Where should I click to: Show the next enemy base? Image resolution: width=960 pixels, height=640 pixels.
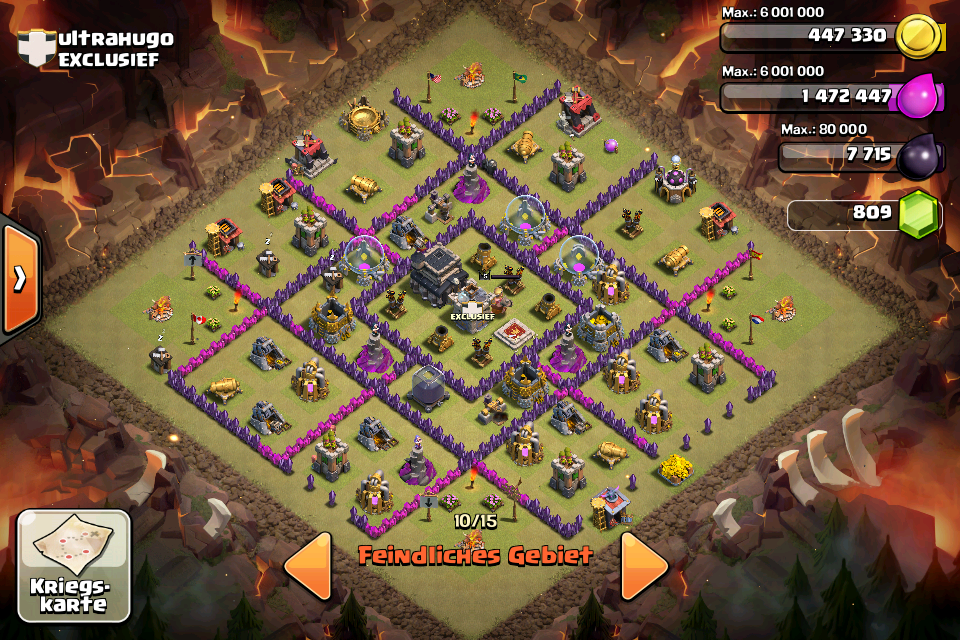tap(643, 566)
